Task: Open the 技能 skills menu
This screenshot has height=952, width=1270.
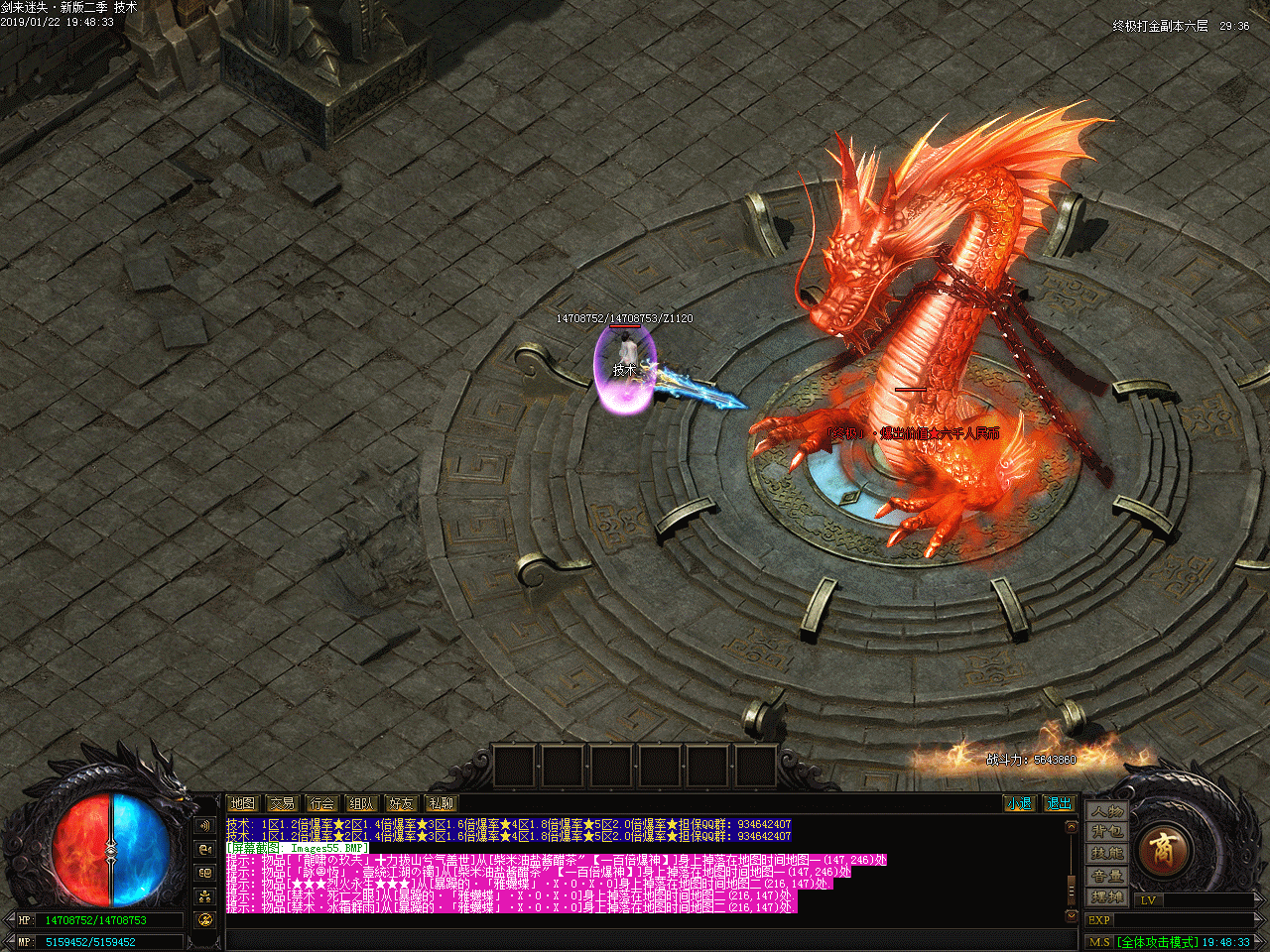Action: point(1107,854)
